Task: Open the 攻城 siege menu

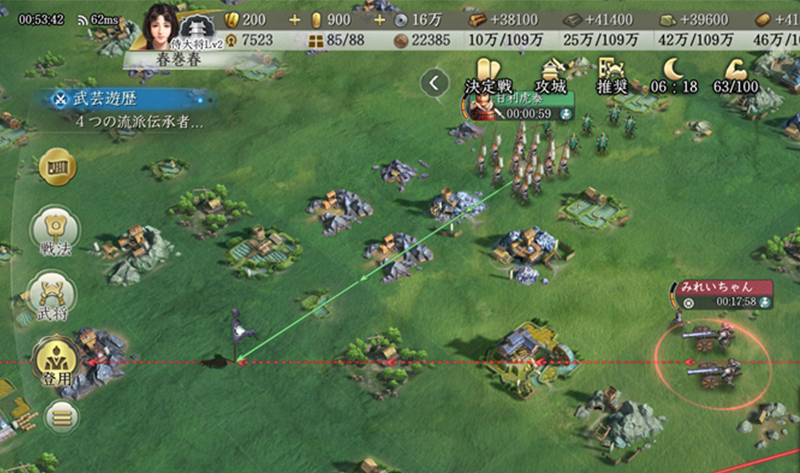Action: [x=551, y=74]
